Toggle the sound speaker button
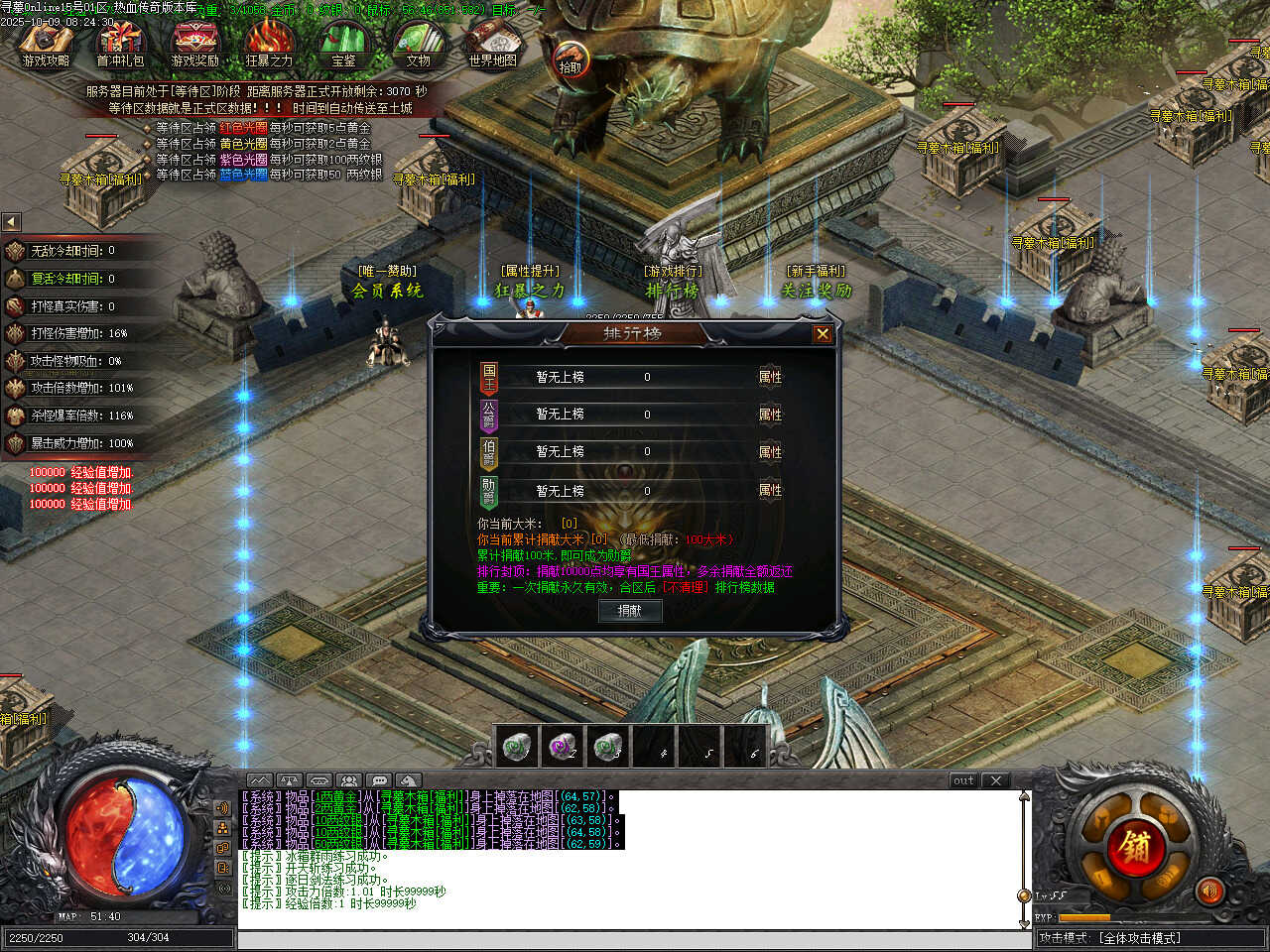Screen dimensions: 1270x952 (1208, 892)
